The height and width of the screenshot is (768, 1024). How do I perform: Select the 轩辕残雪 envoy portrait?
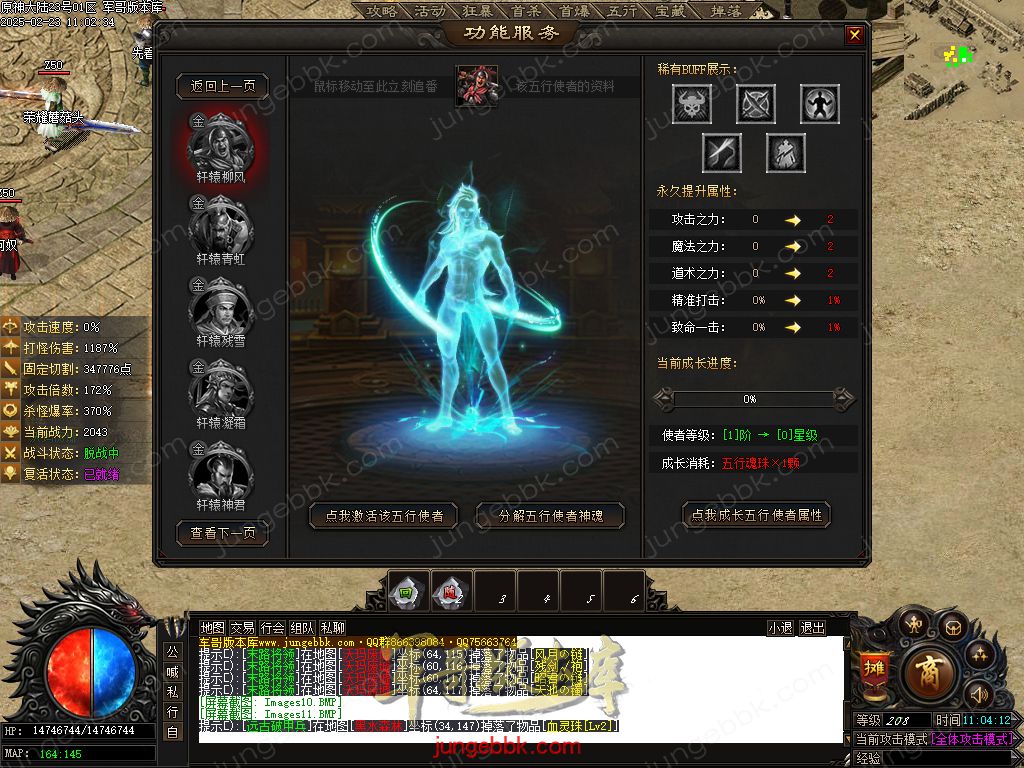coord(220,309)
